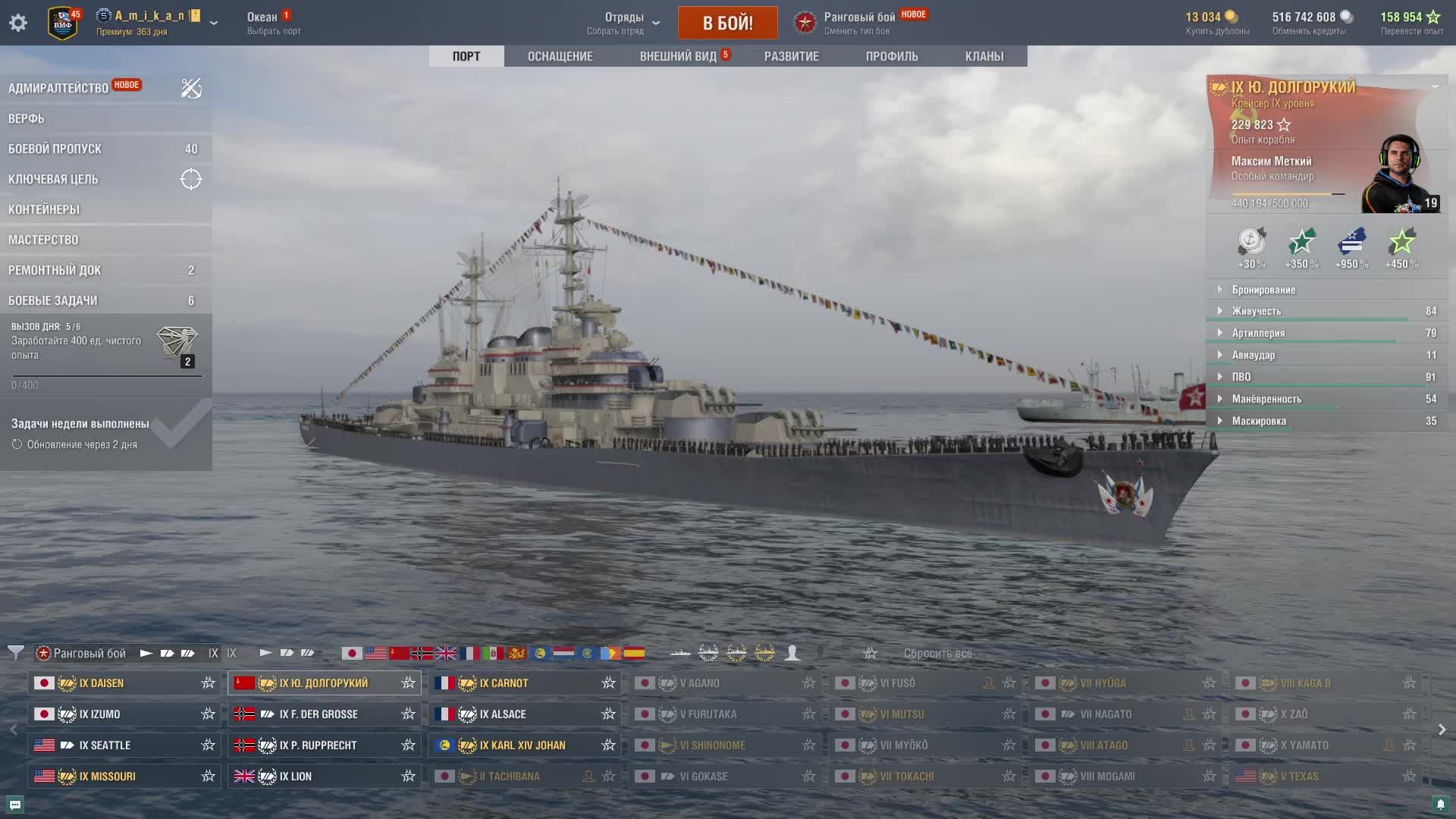Open the АДМИРАЛТЕЙСТВО menu entry

[x=58, y=88]
